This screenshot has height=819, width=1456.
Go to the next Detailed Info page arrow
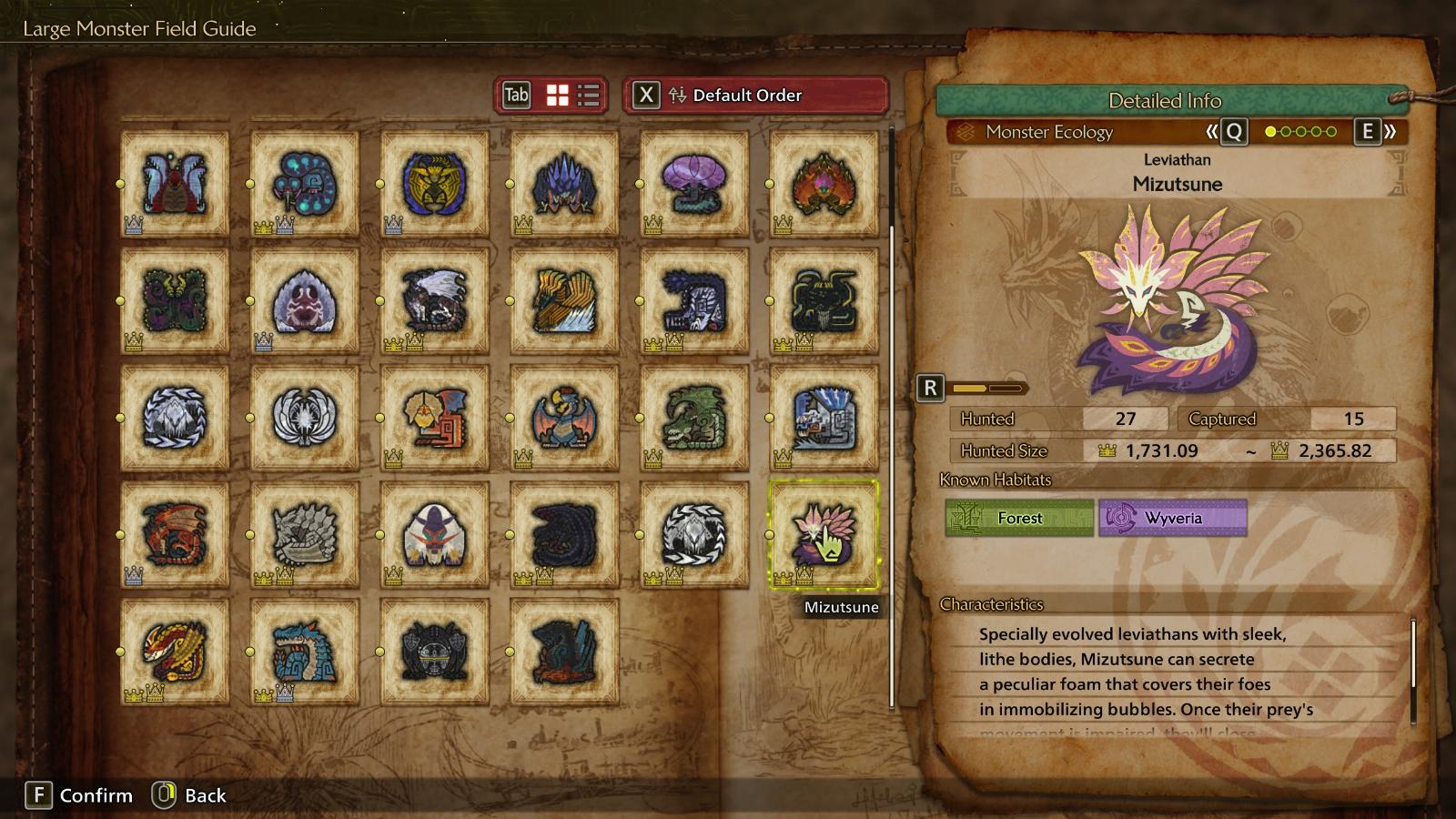pos(1376,132)
